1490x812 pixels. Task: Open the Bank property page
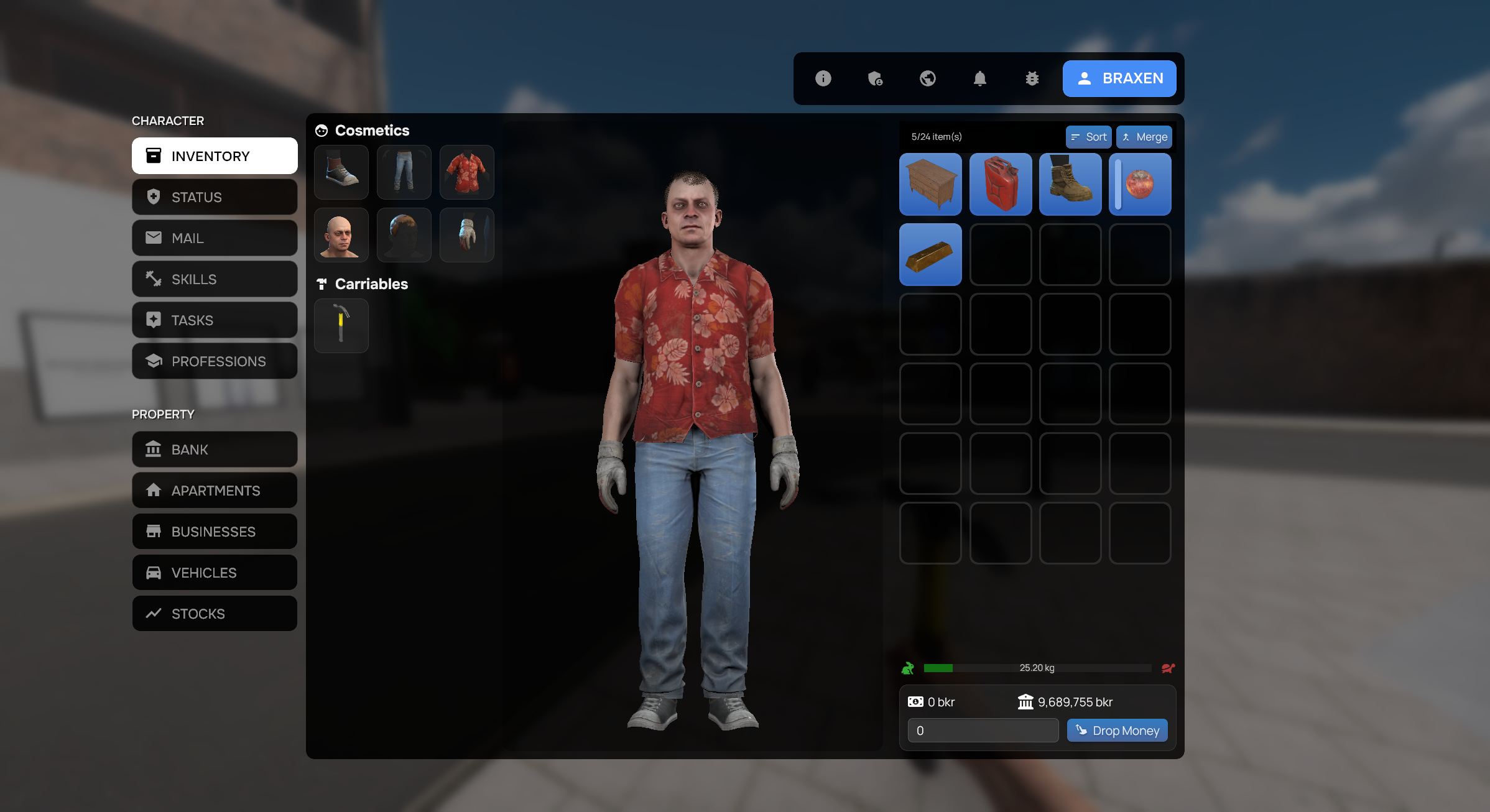pyautogui.click(x=215, y=450)
